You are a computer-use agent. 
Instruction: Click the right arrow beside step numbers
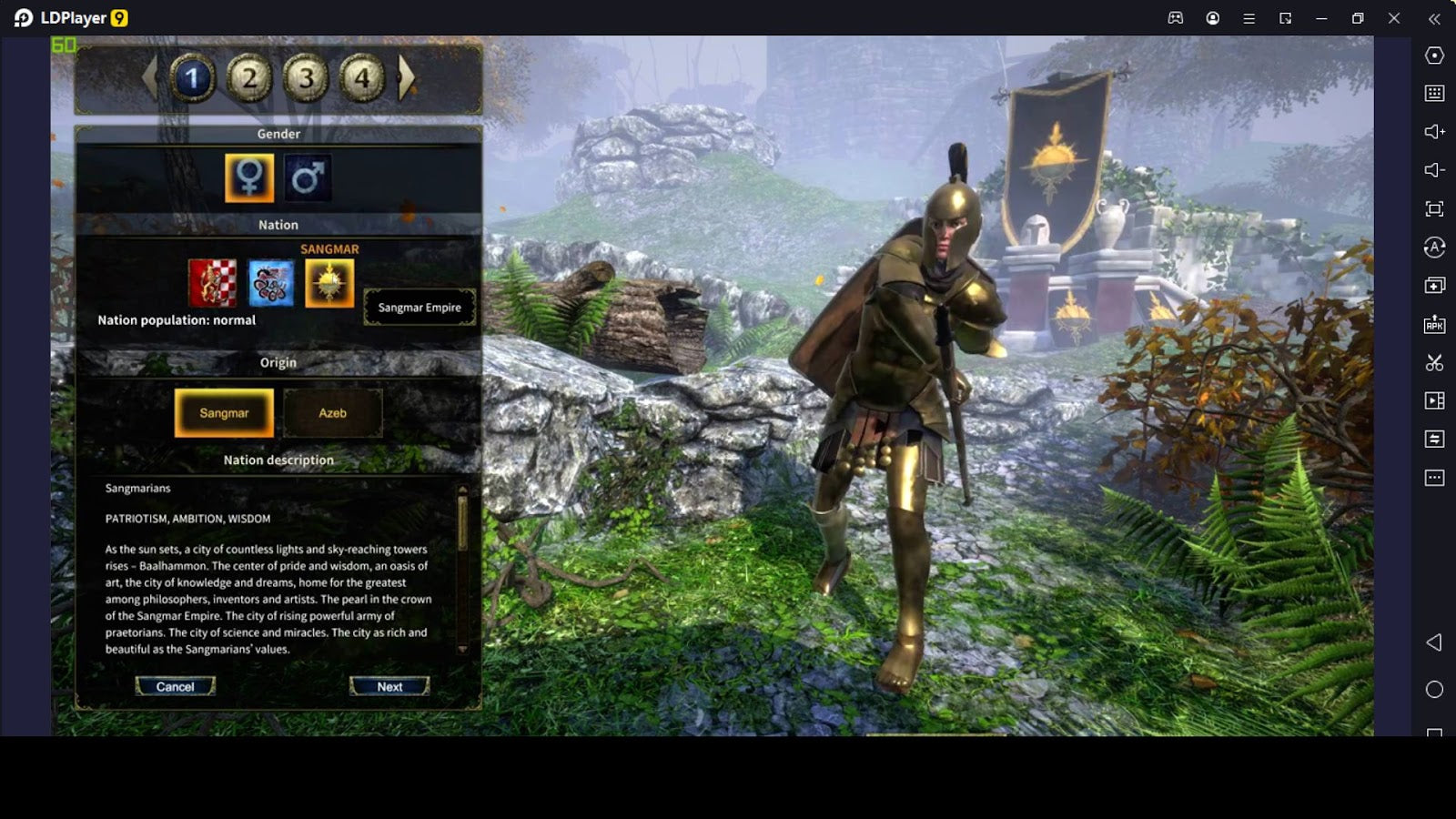[407, 78]
